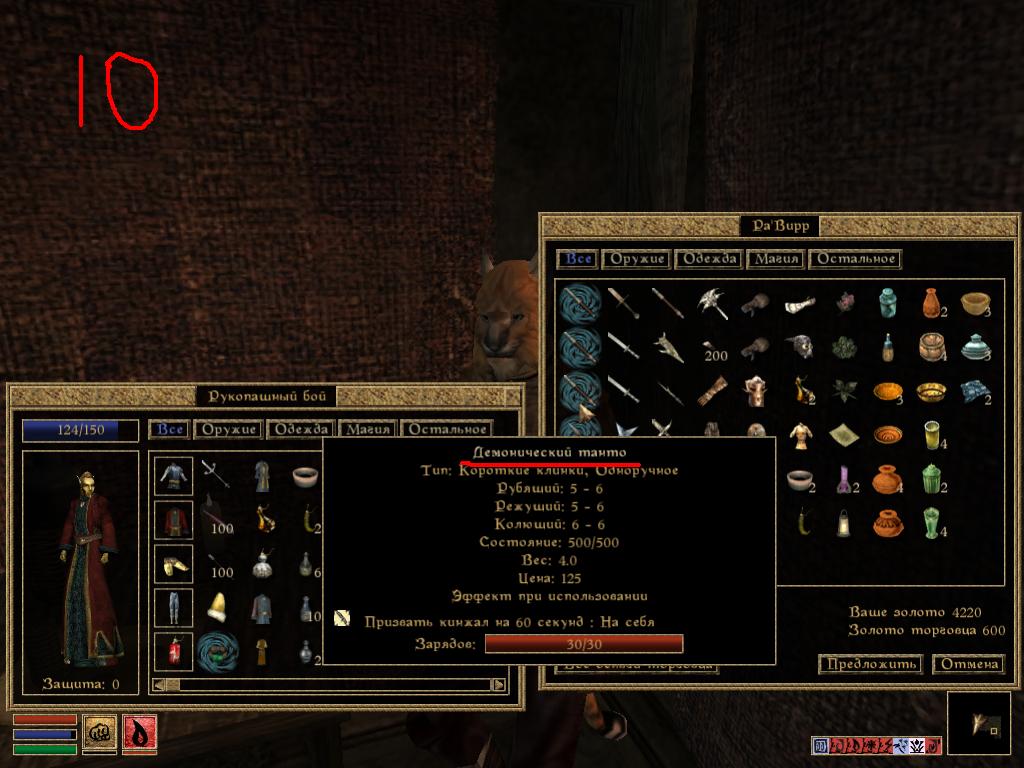Image resolution: width=1024 pixels, height=768 pixels.
Task: Choose the yellow shoes in your inventory
Action: [174, 564]
